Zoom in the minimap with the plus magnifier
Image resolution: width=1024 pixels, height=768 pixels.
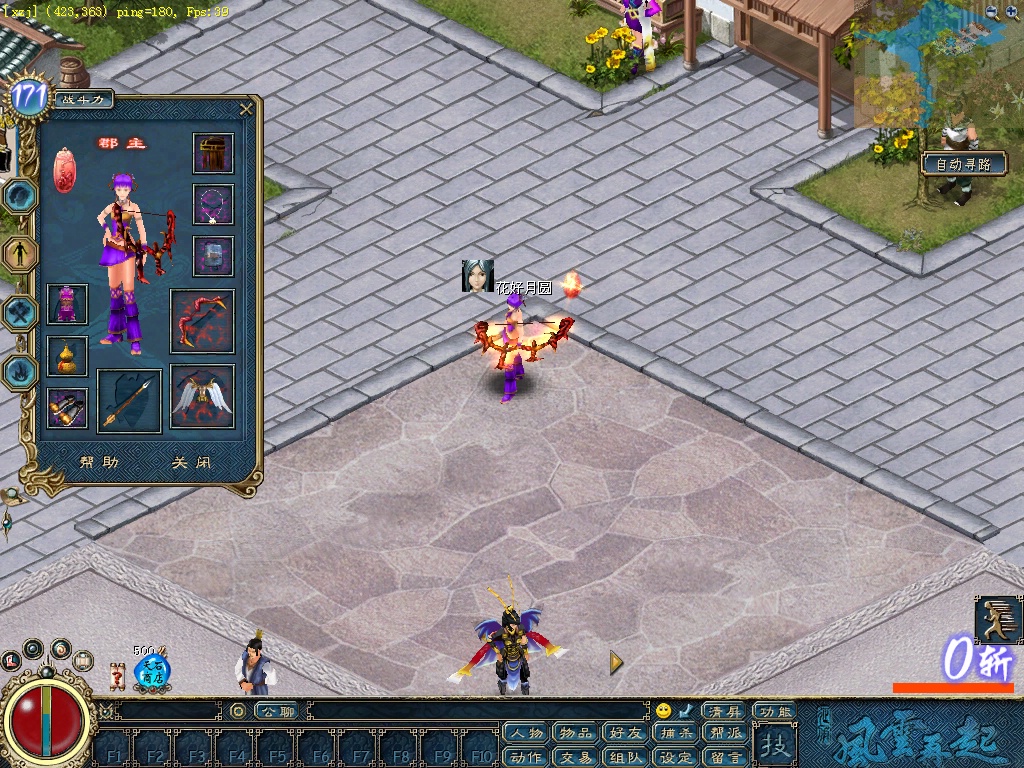click(x=991, y=12)
